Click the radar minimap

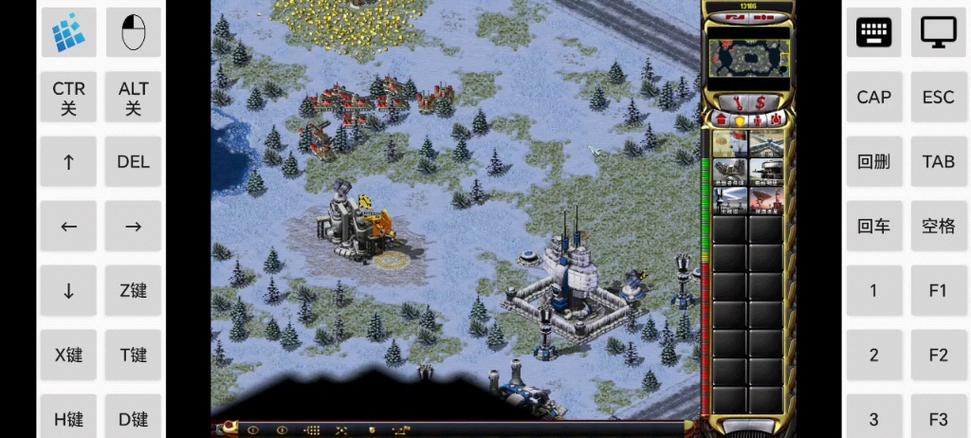(x=748, y=58)
